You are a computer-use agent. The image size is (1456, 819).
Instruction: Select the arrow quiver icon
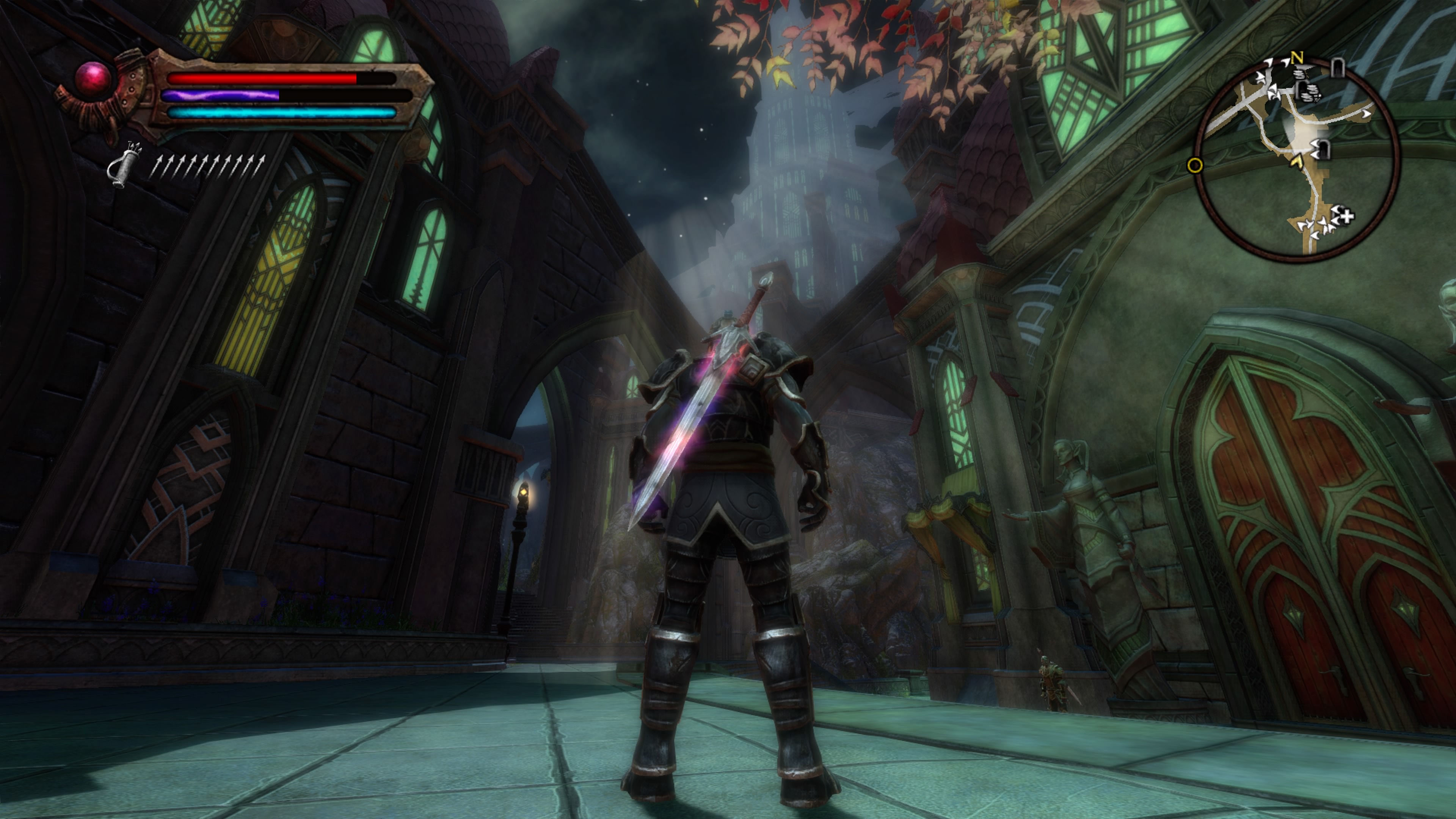[x=124, y=164]
